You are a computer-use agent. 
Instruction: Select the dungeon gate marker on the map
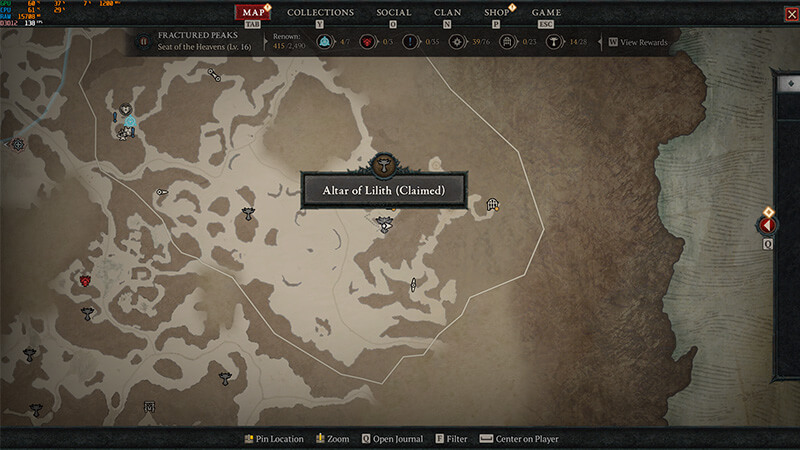coord(492,205)
